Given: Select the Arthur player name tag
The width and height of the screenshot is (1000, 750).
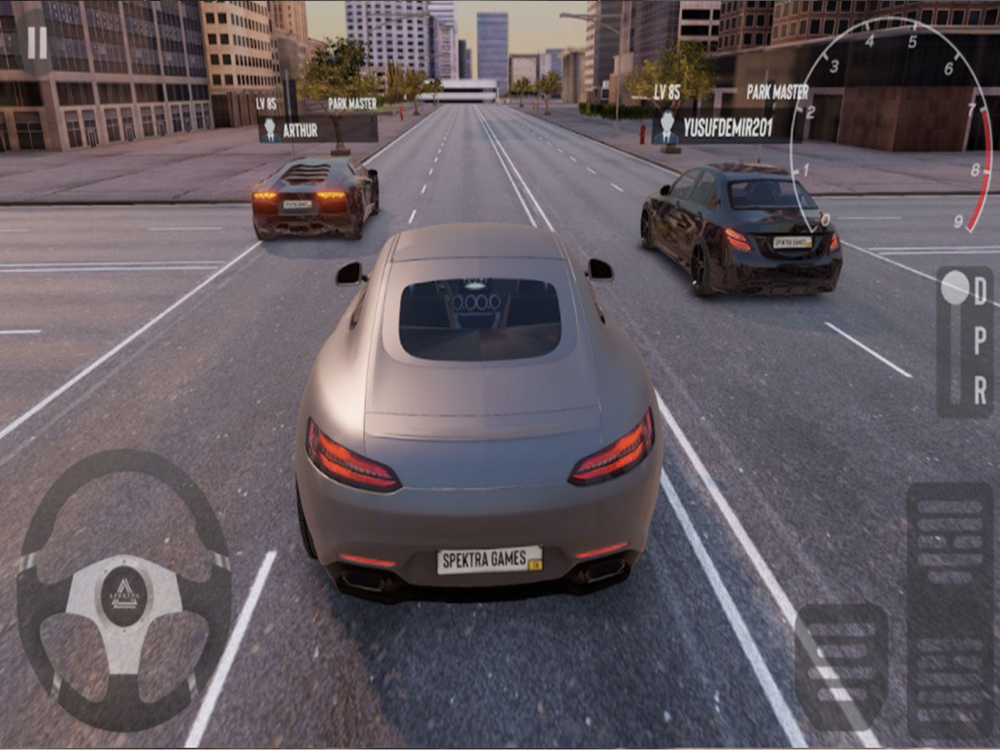Looking at the screenshot, I should click(318, 129).
